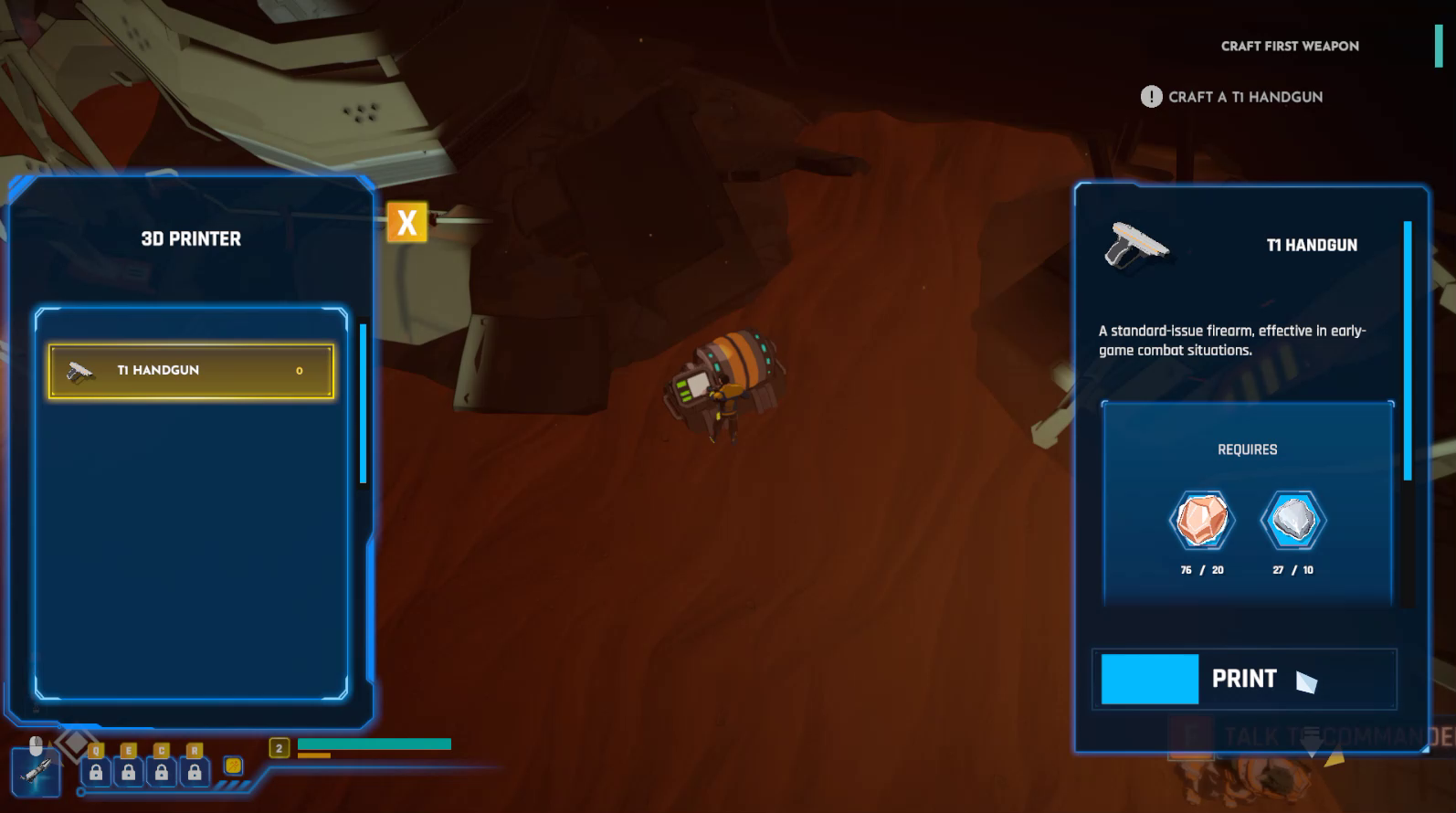Viewport: 1456px width, 813px height.
Task: Click the copper ore requirement icon showing 76/20
Action: [1202, 520]
